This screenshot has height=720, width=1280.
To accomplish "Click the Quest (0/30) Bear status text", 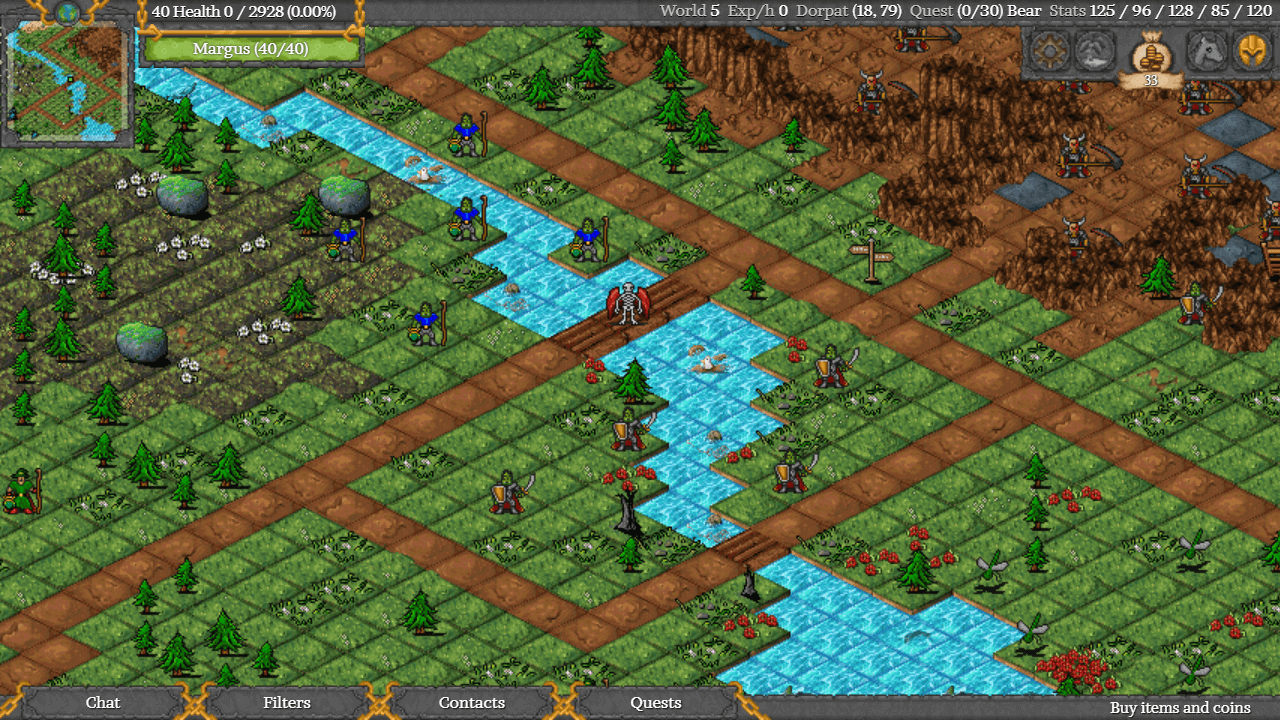I will click(978, 11).
